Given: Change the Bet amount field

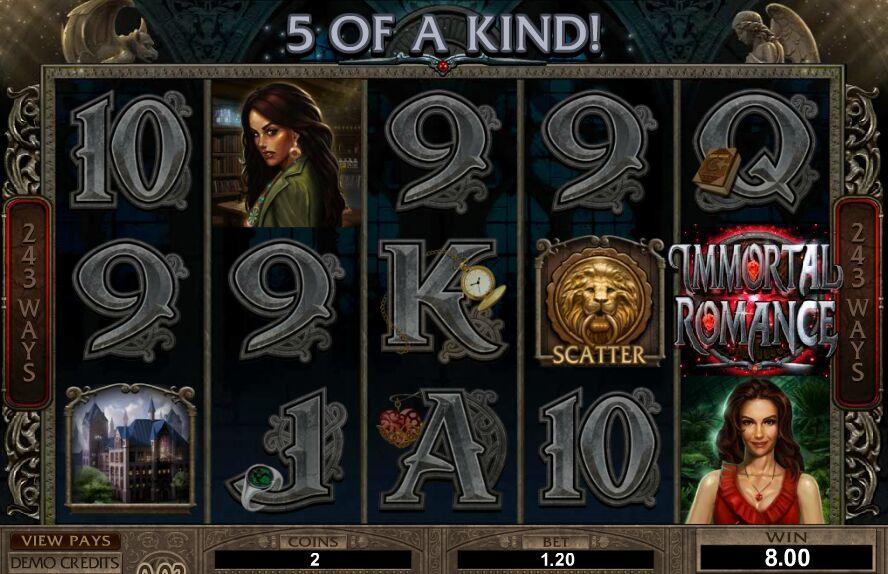Looking at the screenshot, I should (558, 559).
